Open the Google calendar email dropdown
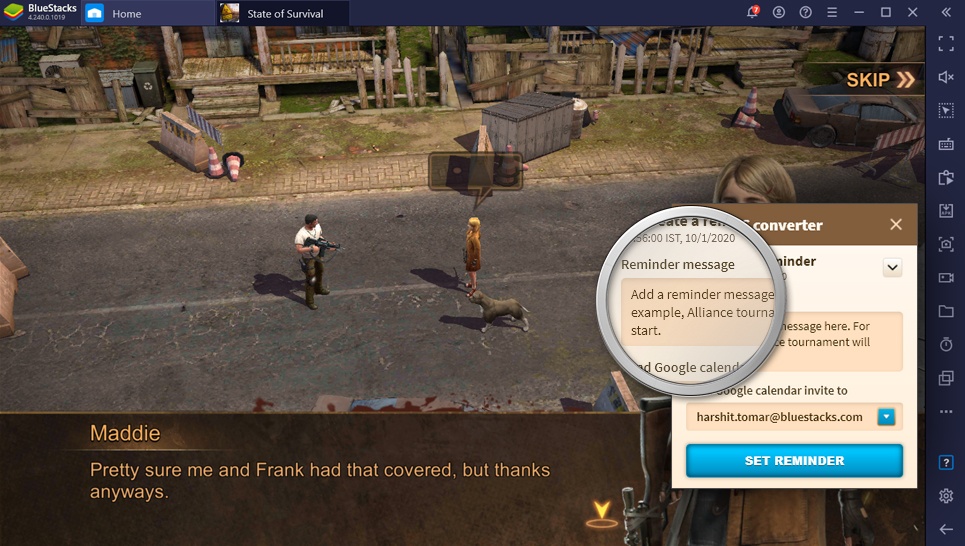Viewport: 965px width, 546px height. click(886, 417)
